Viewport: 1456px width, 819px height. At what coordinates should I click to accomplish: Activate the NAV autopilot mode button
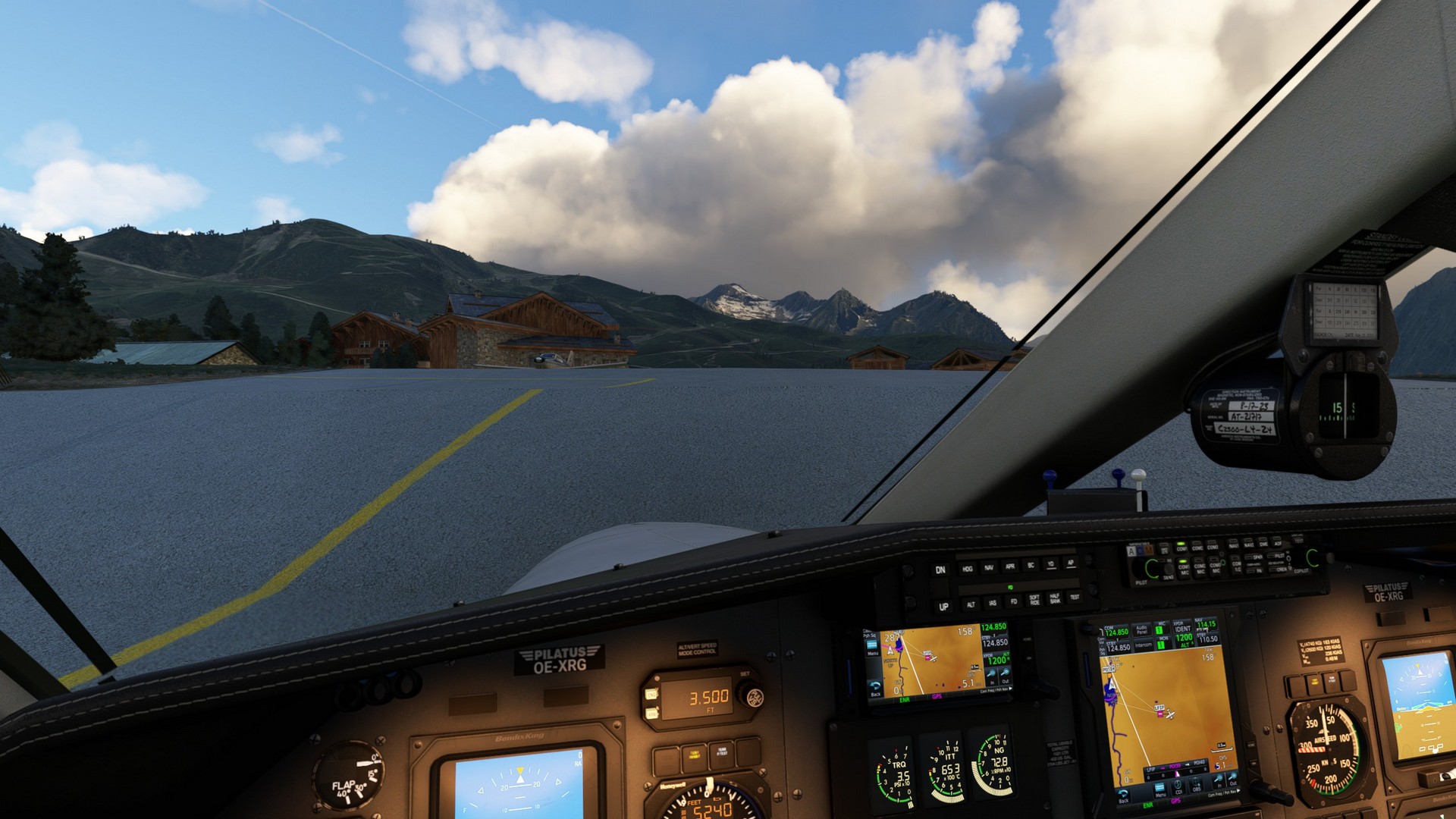point(988,567)
